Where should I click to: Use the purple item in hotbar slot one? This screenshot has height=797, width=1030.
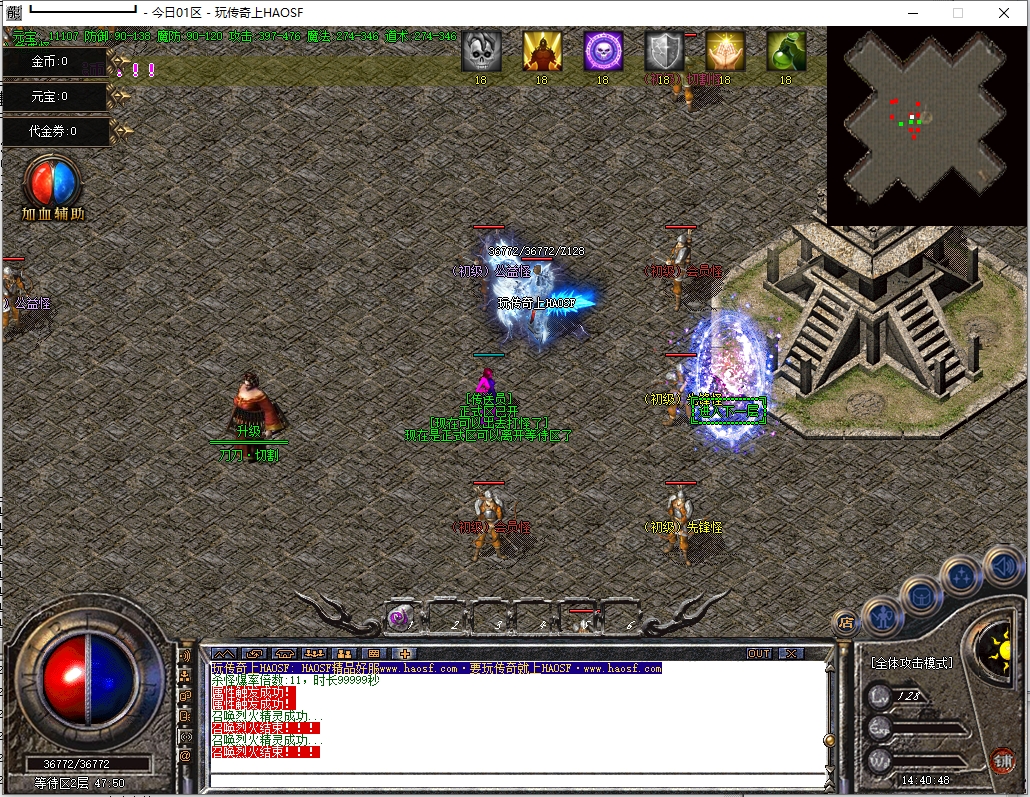(400, 619)
